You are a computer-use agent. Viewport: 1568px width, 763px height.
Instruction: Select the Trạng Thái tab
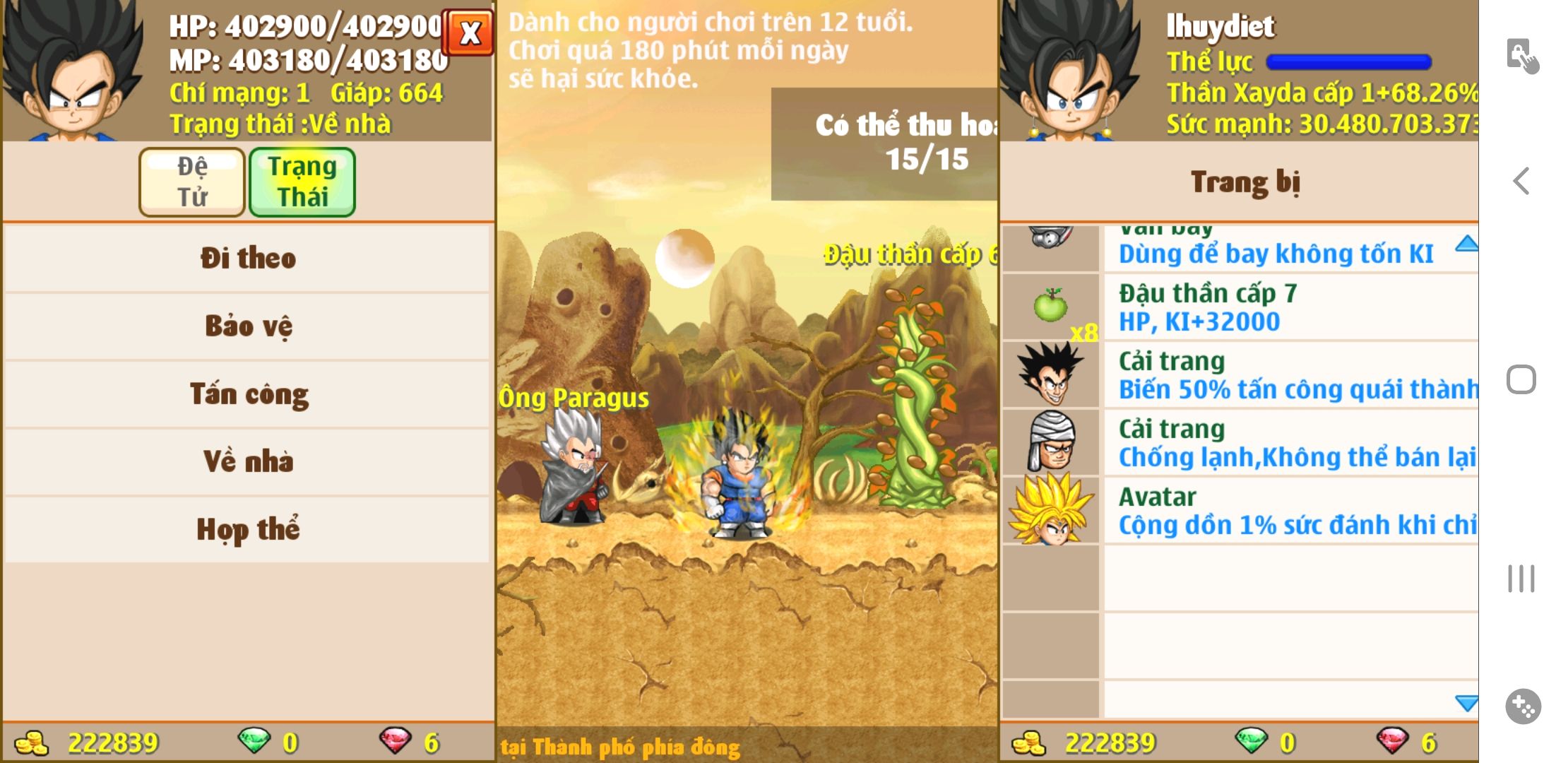coord(302,182)
